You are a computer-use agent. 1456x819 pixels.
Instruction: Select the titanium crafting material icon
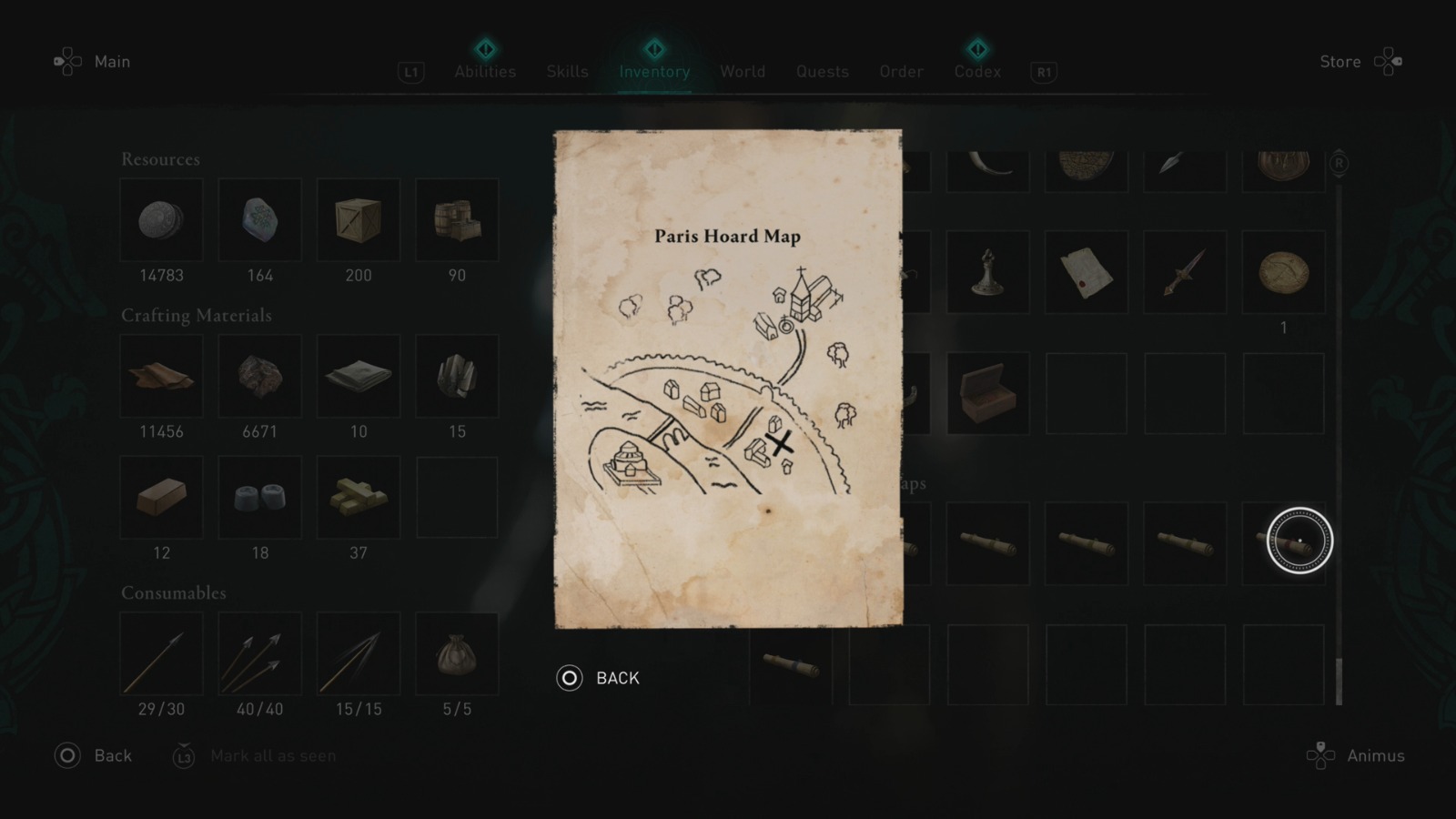[x=457, y=376]
